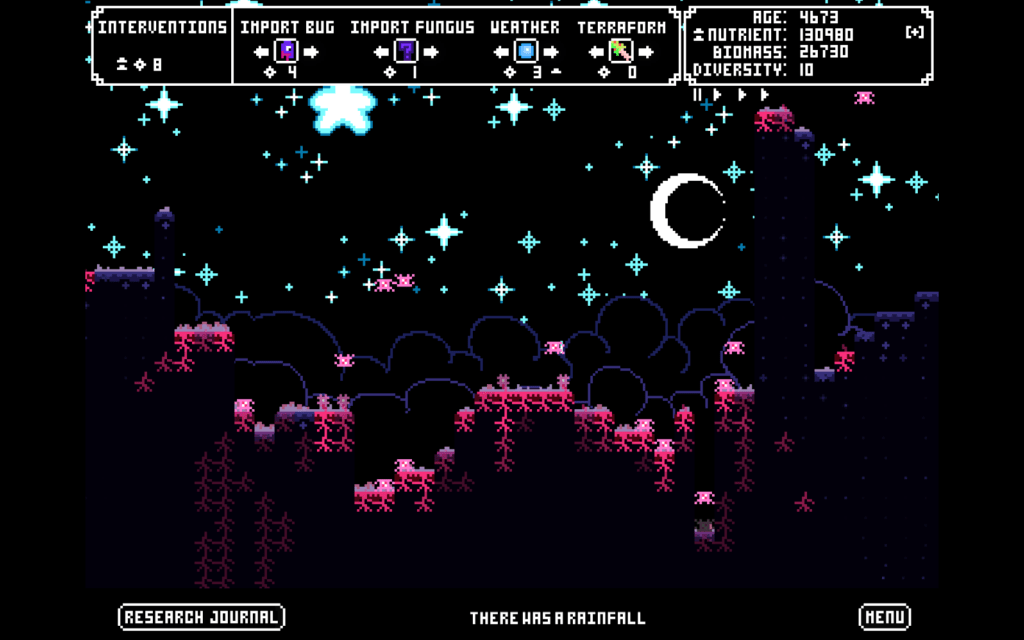Use the Terraform wand icon
This screenshot has height=640, width=1024.
[621, 50]
